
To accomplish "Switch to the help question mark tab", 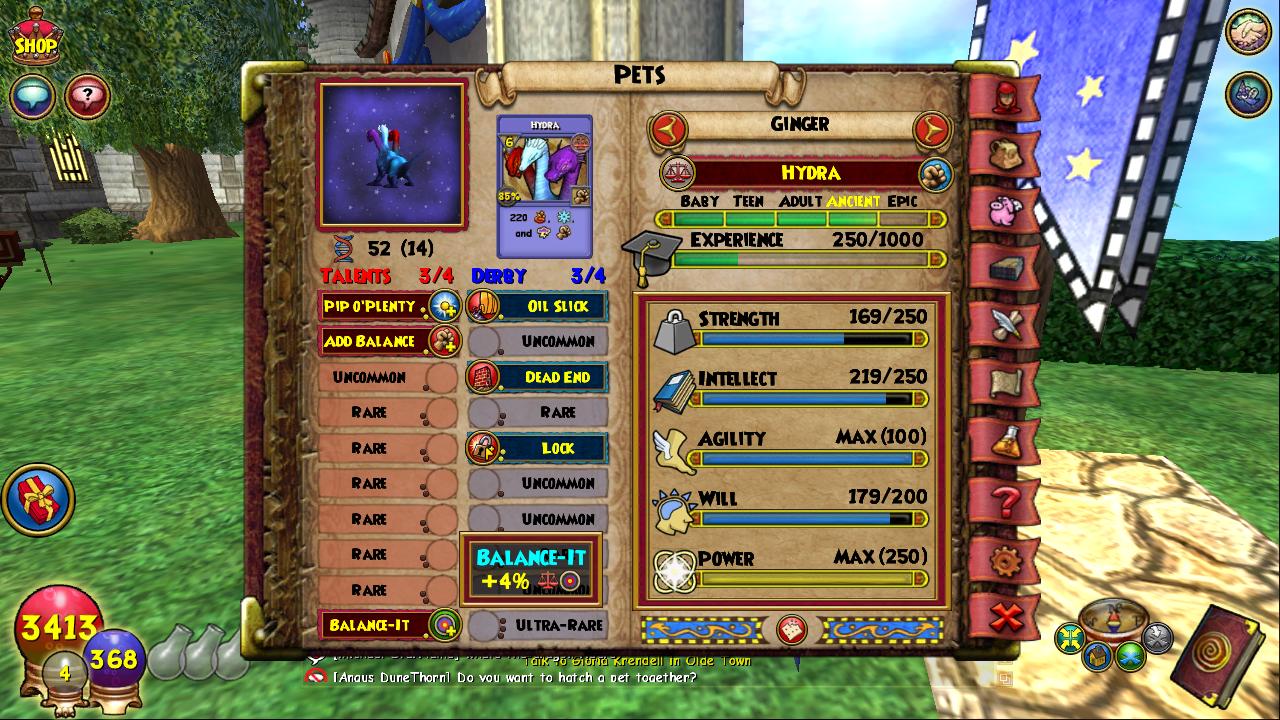I will [1004, 499].
